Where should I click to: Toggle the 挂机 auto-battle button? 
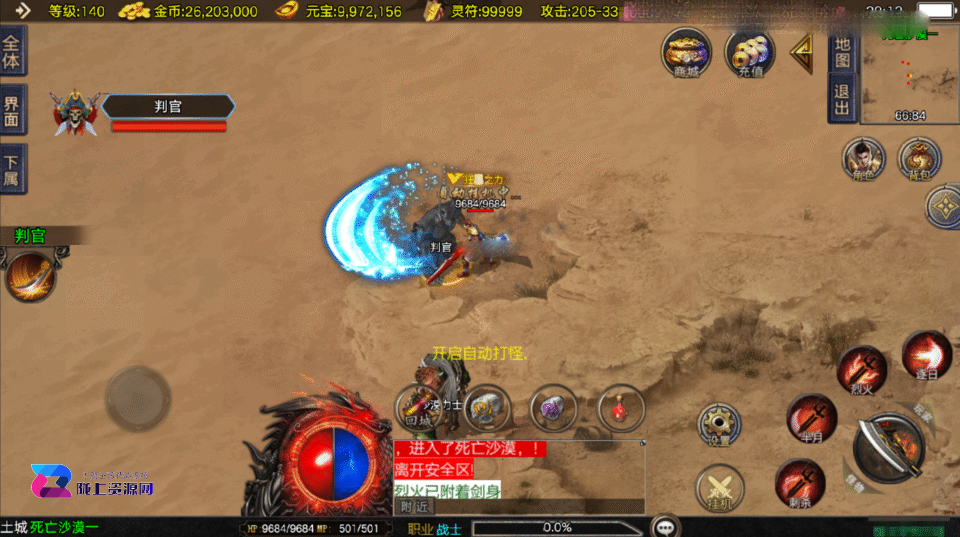pyautogui.click(x=720, y=489)
